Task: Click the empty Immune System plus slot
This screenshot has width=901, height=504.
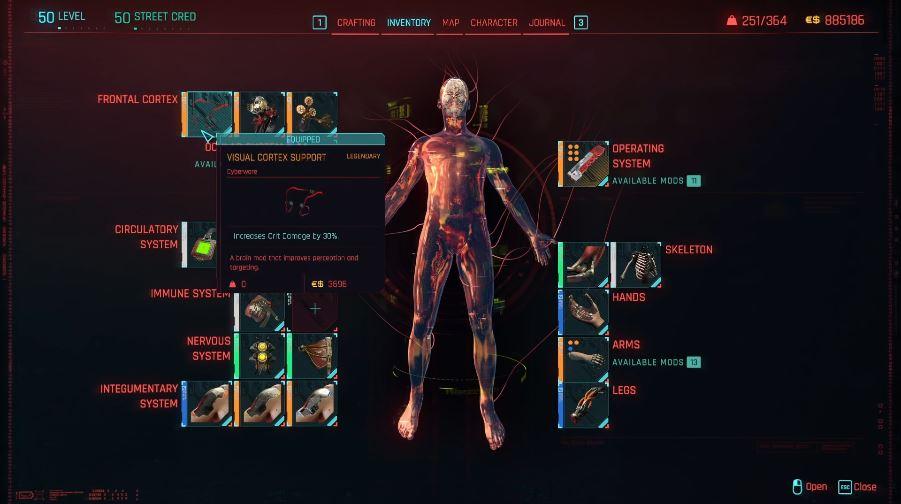Action: click(314, 309)
